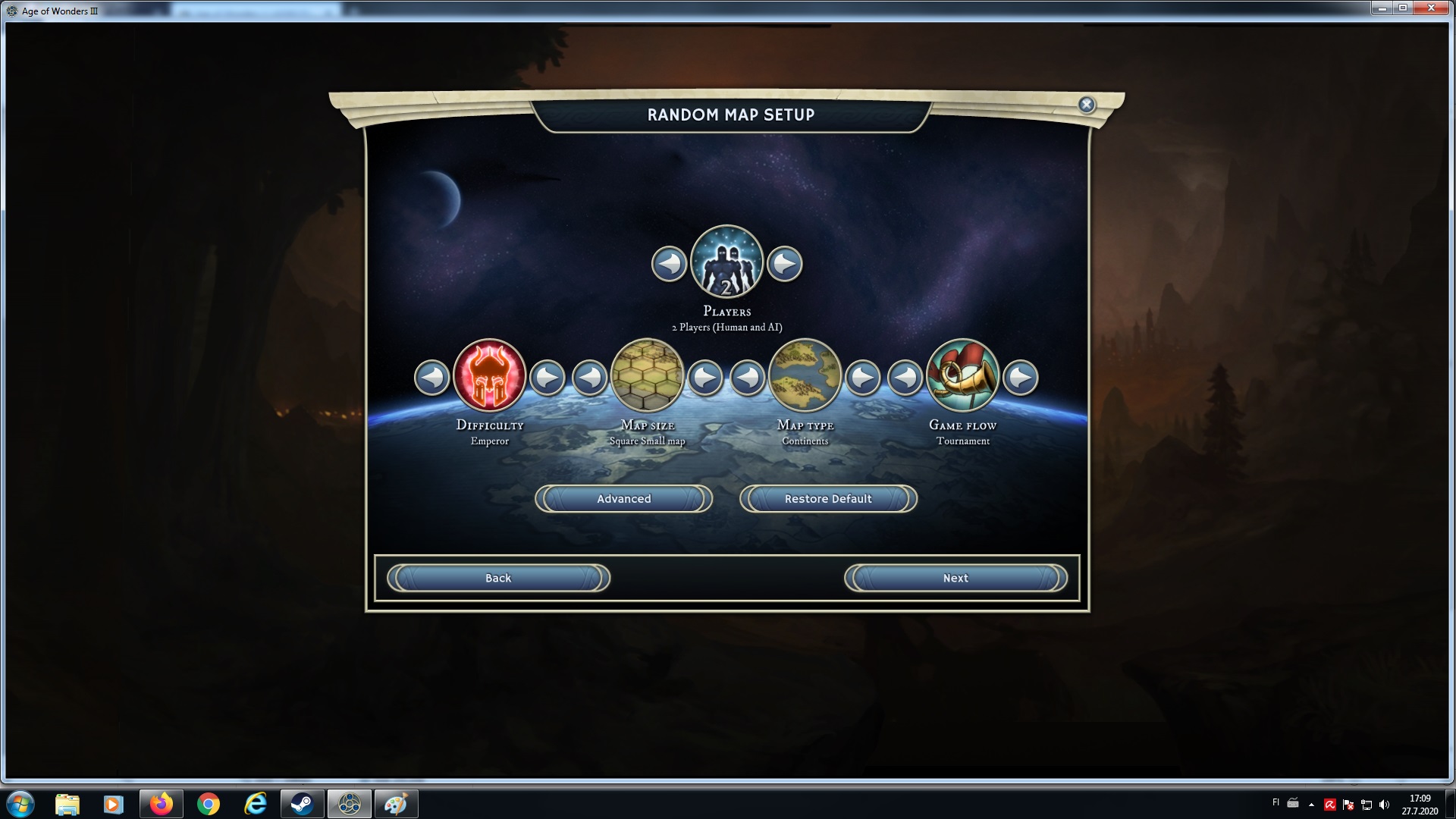Raise the Difficulty with right arrow

tap(547, 377)
